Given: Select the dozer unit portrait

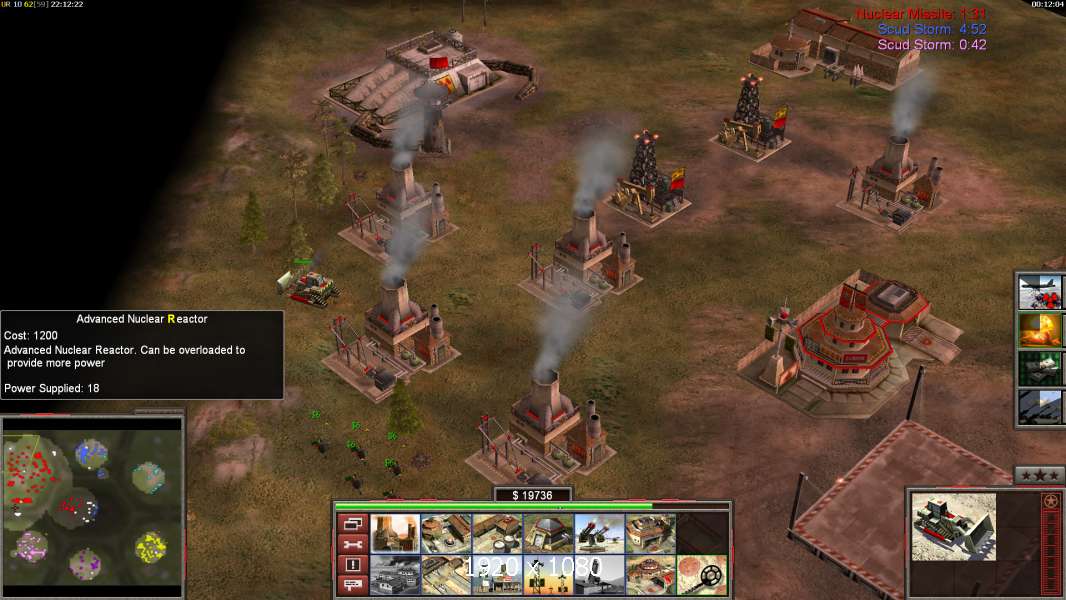Looking at the screenshot, I should click(x=953, y=526).
